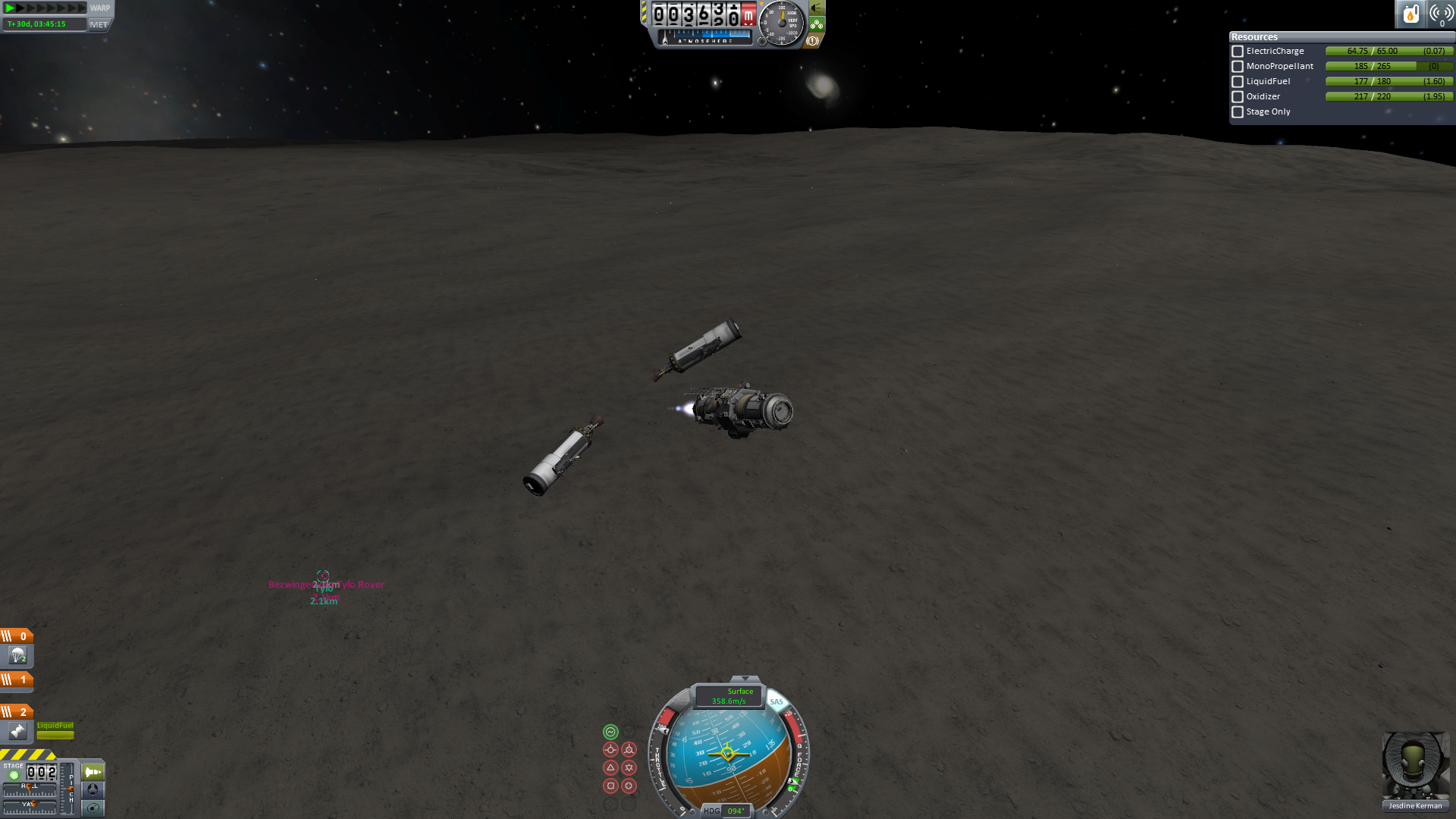Enable the Stage Only checkbox
The image size is (1456, 819).
click(1238, 112)
